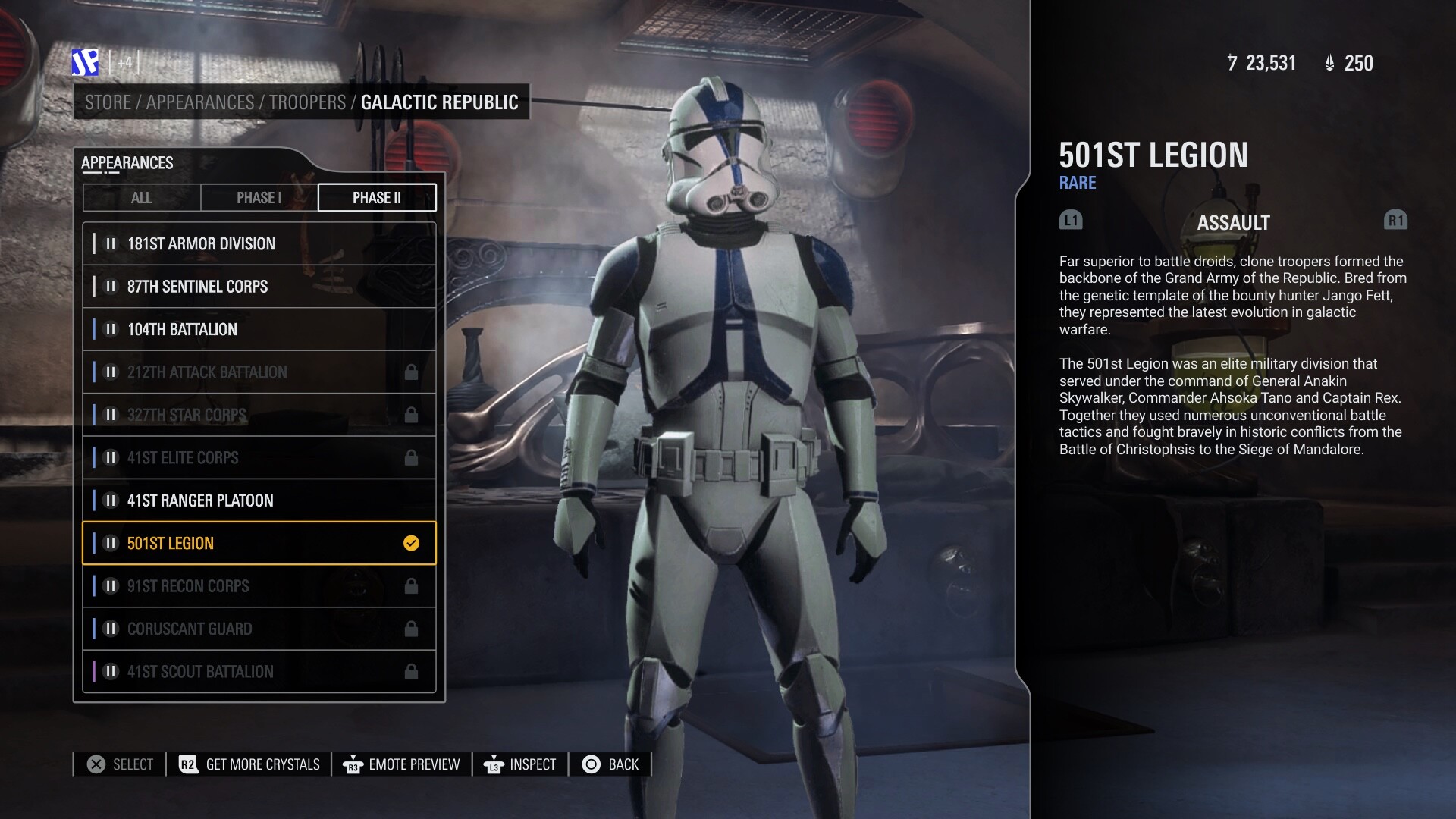Viewport: 1456px width, 819px height.
Task: Pick the locked 41st Scout Battalion entry
Action: pos(259,672)
